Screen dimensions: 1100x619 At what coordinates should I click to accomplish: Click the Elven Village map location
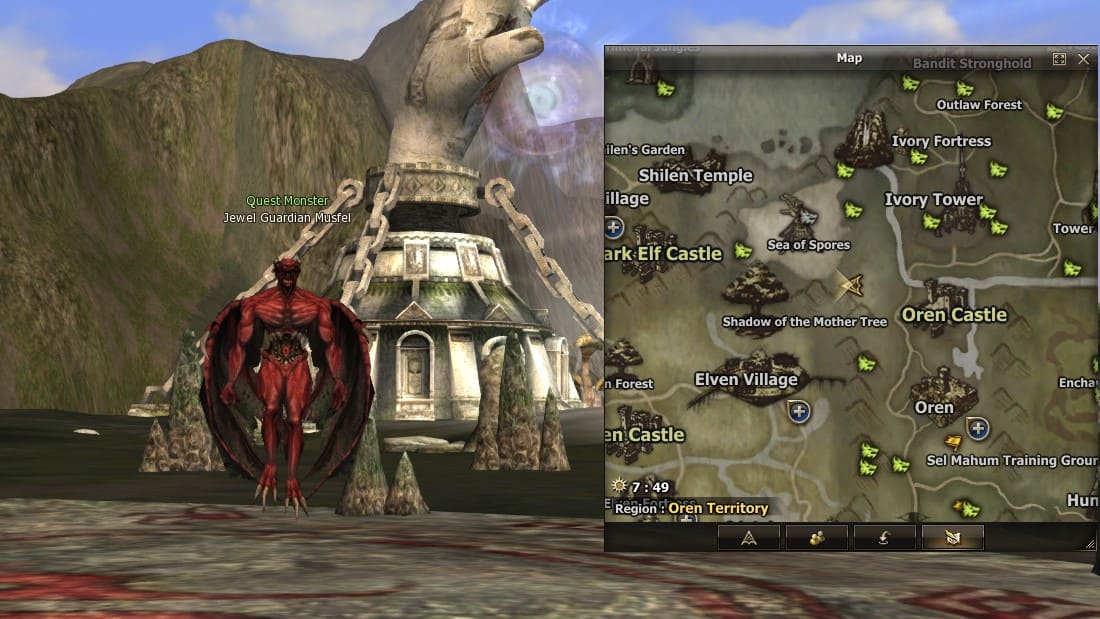pyautogui.click(x=746, y=379)
